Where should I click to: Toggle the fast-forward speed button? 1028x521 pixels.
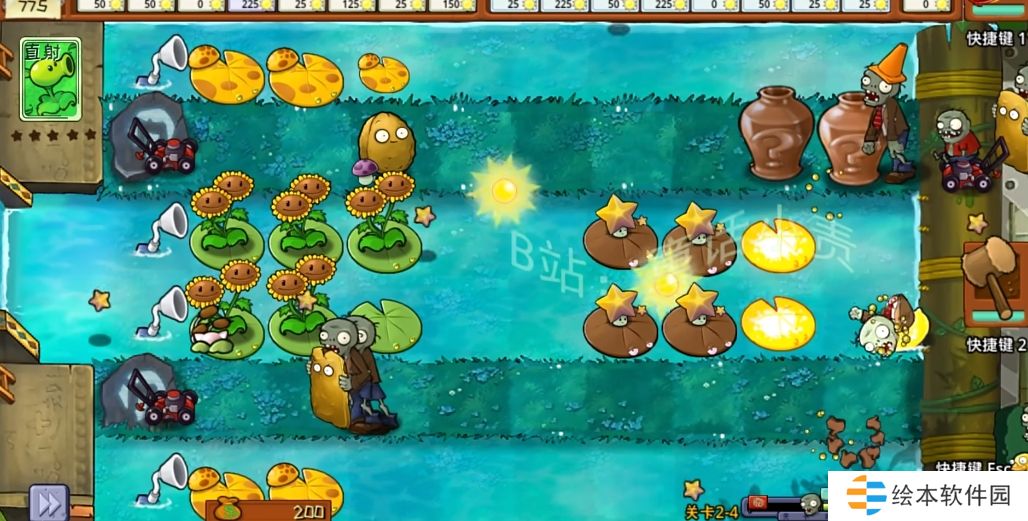pyautogui.click(x=45, y=501)
